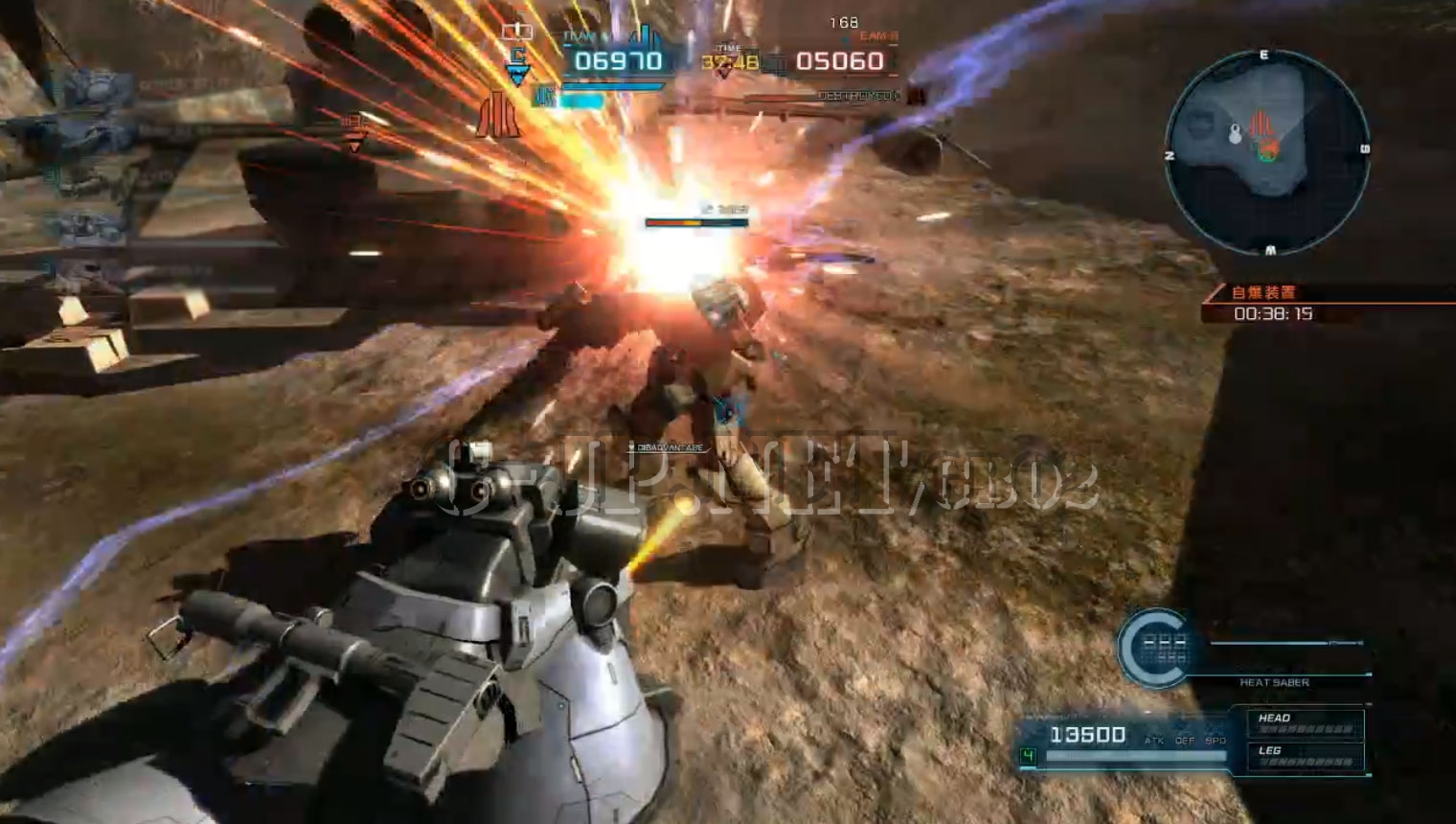Click the LEG damage status panel
Screen dimensions: 1456x824
pyautogui.click(x=1305, y=755)
